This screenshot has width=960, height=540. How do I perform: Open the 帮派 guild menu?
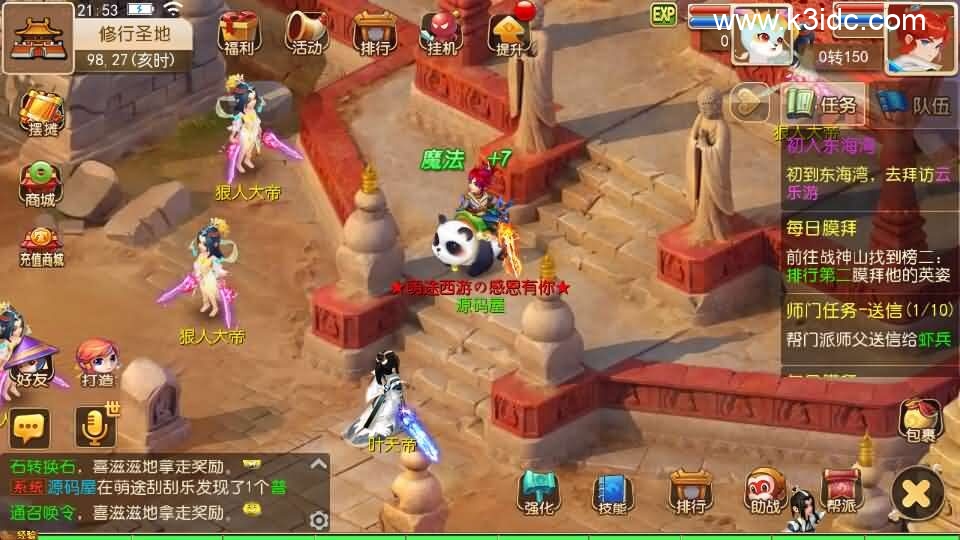pos(841,491)
